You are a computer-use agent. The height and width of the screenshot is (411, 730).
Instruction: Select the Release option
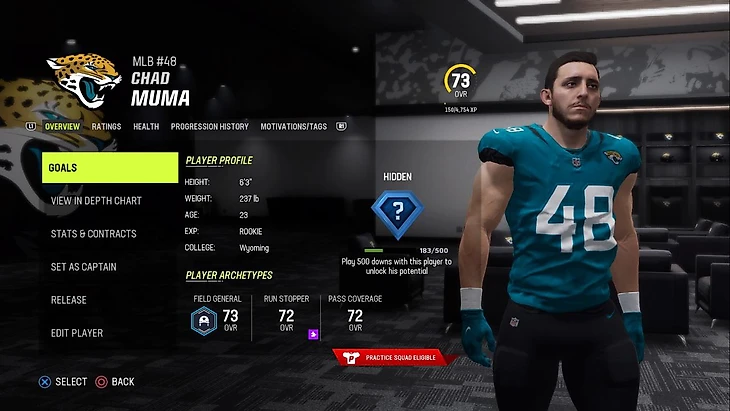pos(69,300)
